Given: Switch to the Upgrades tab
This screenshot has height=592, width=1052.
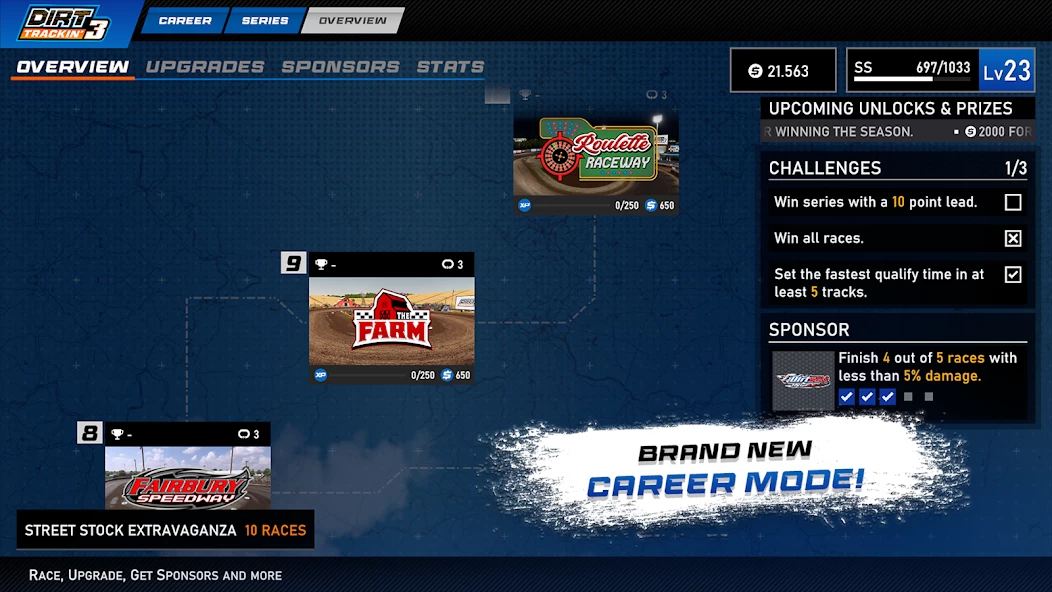Looking at the screenshot, I should (205, 67).
